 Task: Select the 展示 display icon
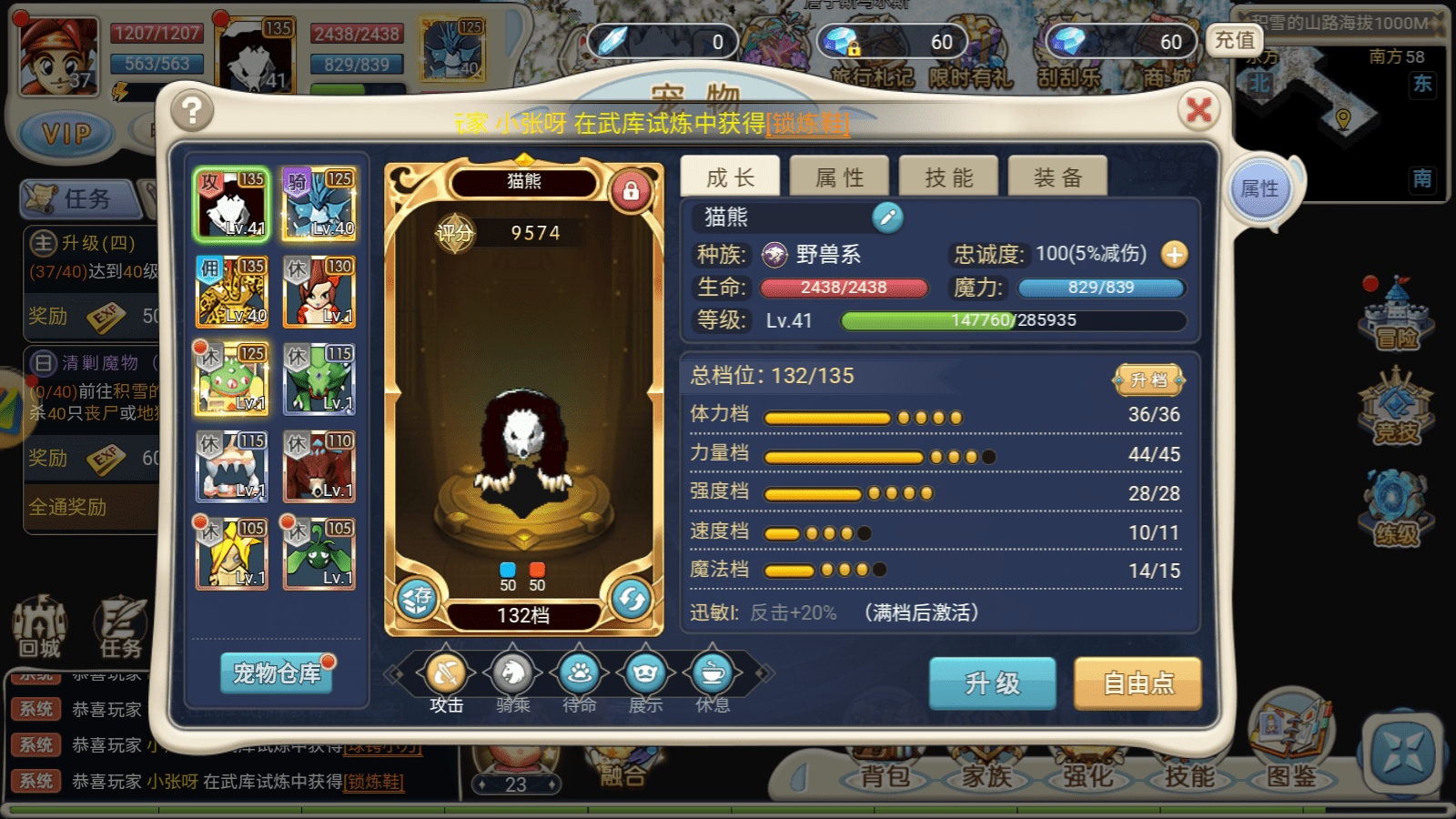[x=646, y=674]
